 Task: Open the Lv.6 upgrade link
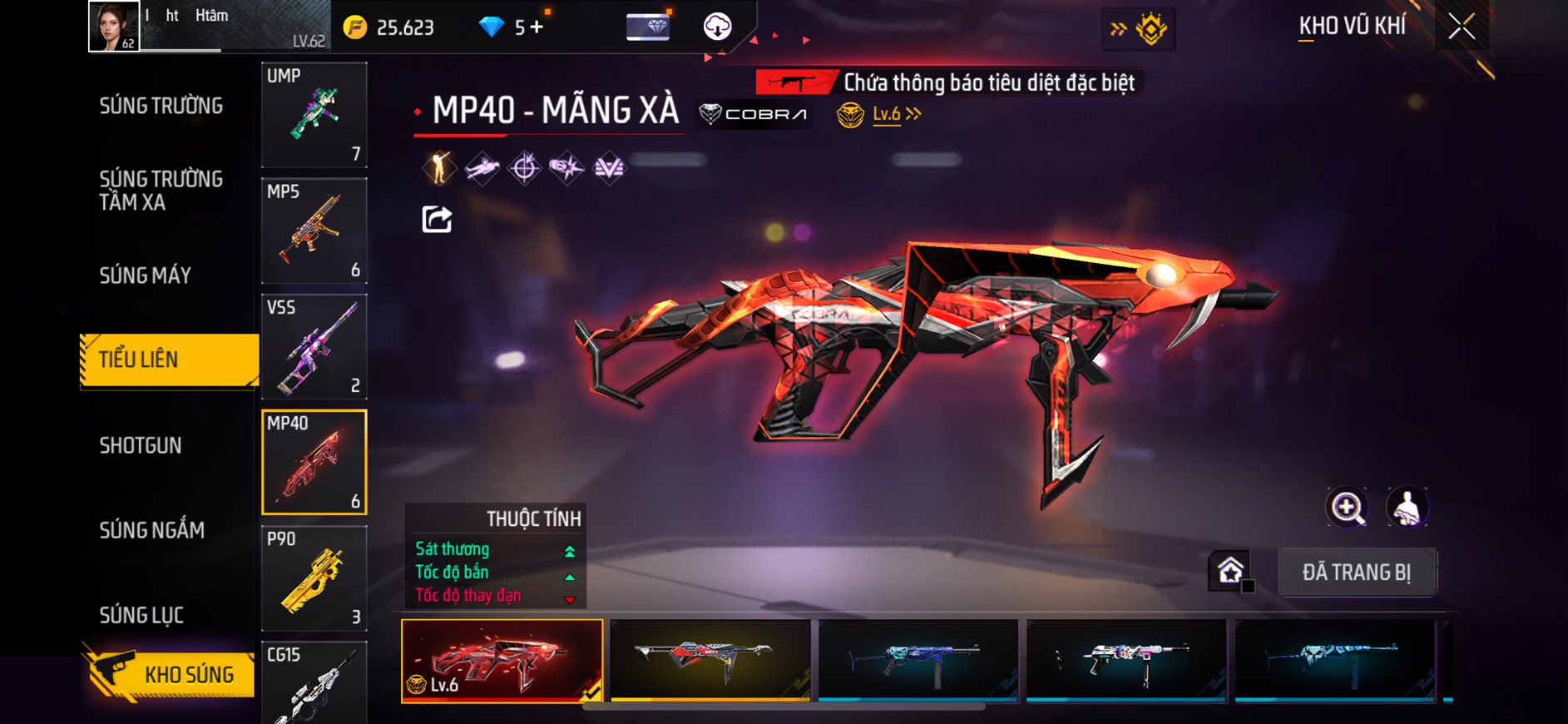point(896,114)
